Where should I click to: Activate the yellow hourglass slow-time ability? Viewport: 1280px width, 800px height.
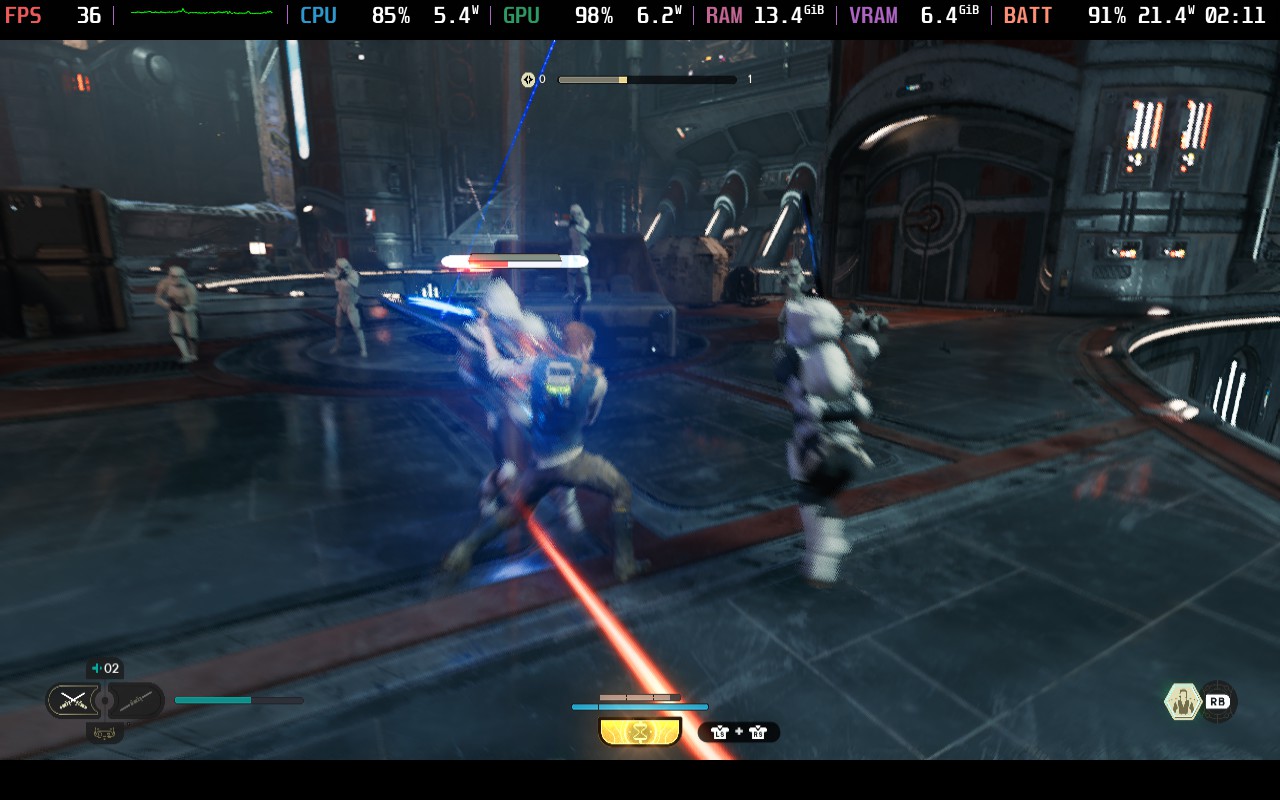pyautogui.click(x=640, y=732)
